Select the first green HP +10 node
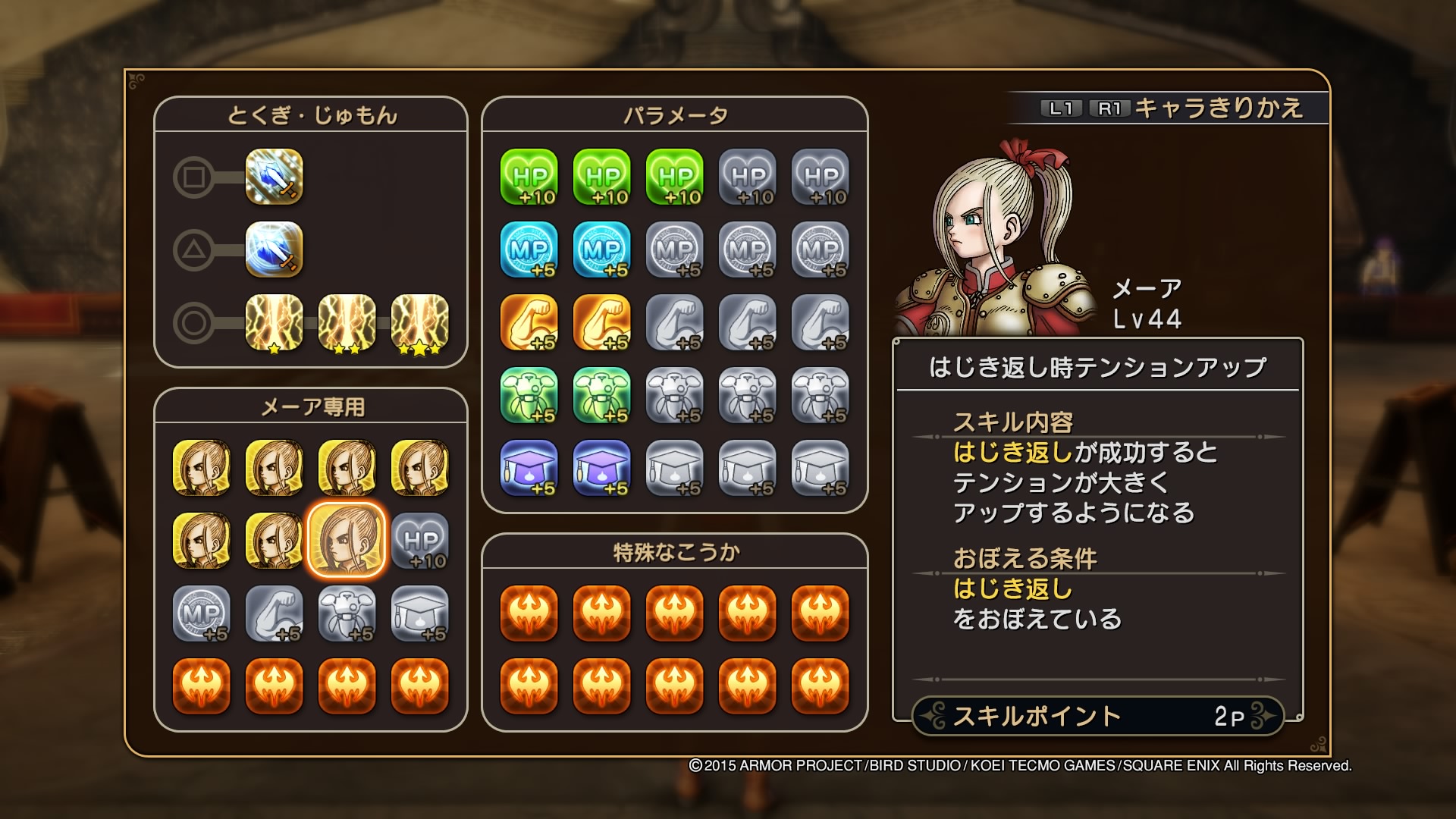The image size is (1456, 819). (531, 177)
